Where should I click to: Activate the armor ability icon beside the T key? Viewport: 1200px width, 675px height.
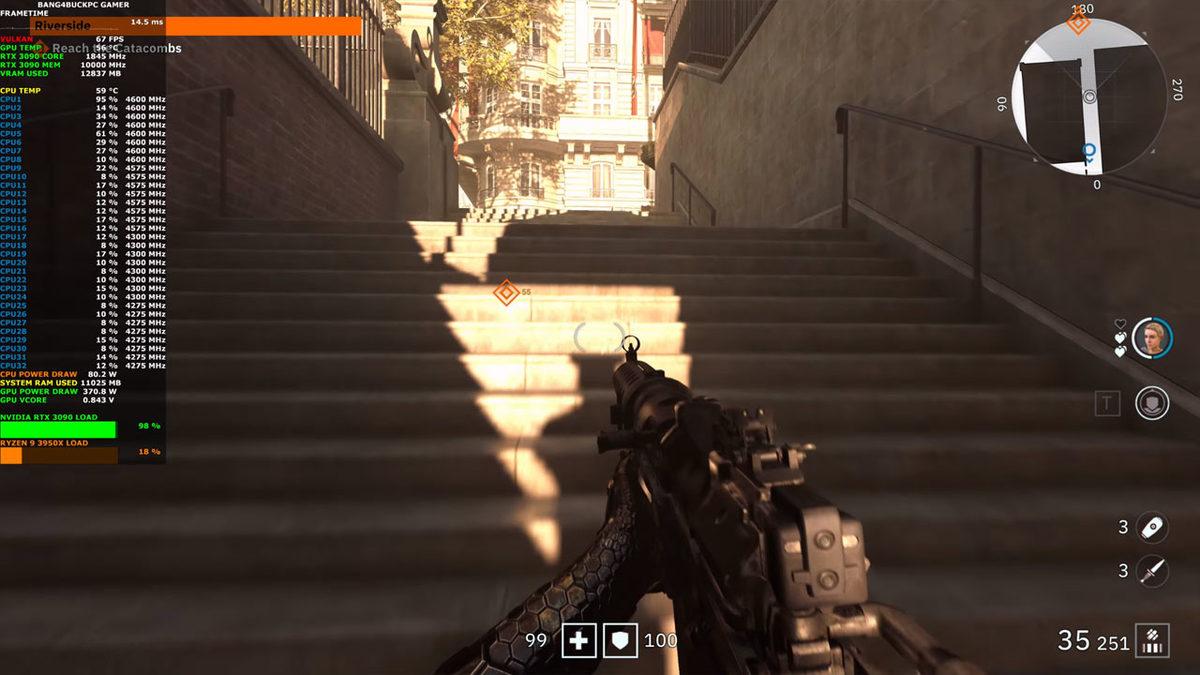tap(1152, 403)
